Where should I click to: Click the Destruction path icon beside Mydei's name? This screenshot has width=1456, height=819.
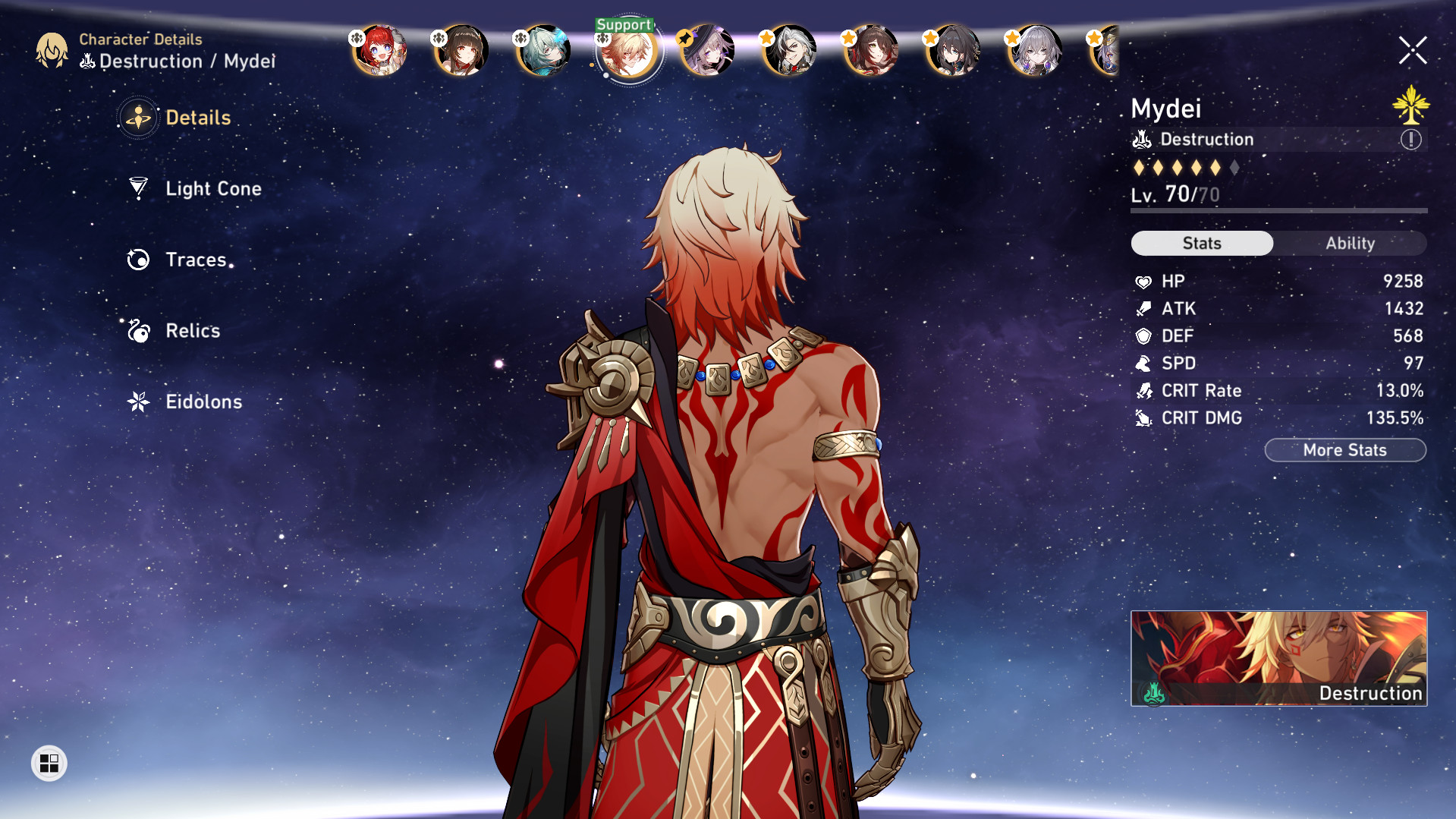pos(1143,139)
